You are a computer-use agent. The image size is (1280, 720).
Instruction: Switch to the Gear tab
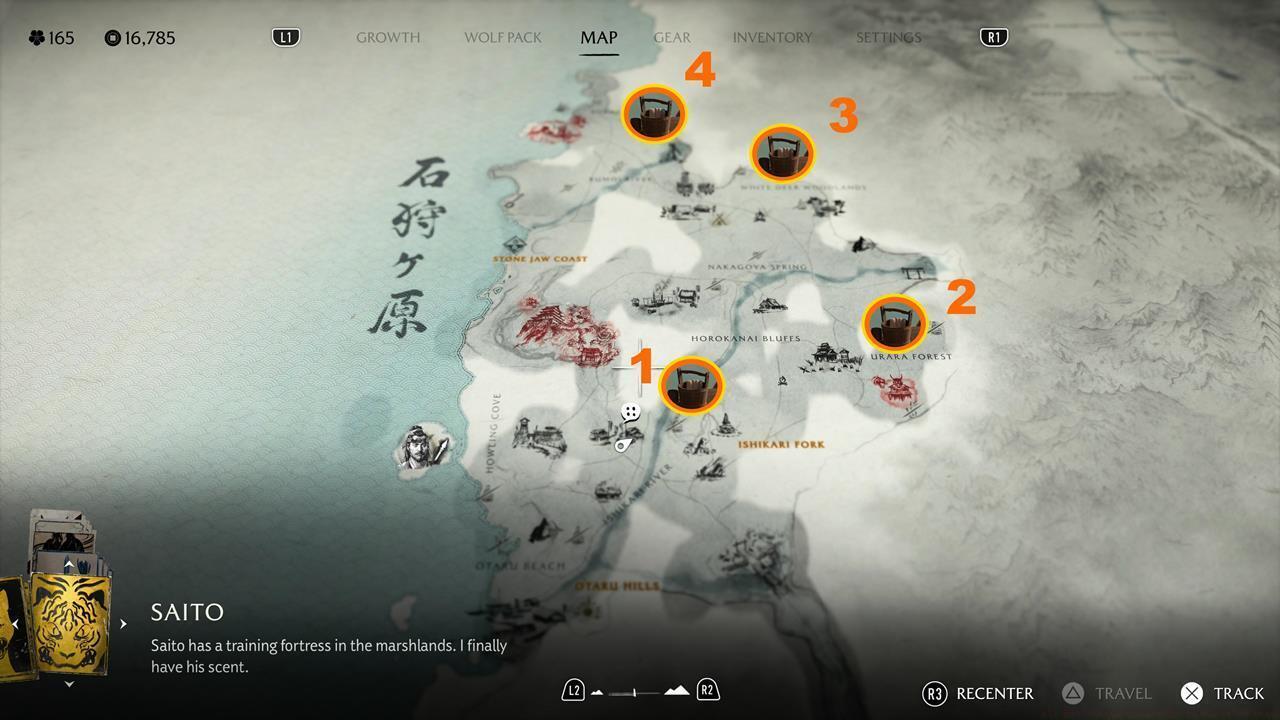pyautogui.click(x=671, y=37)
